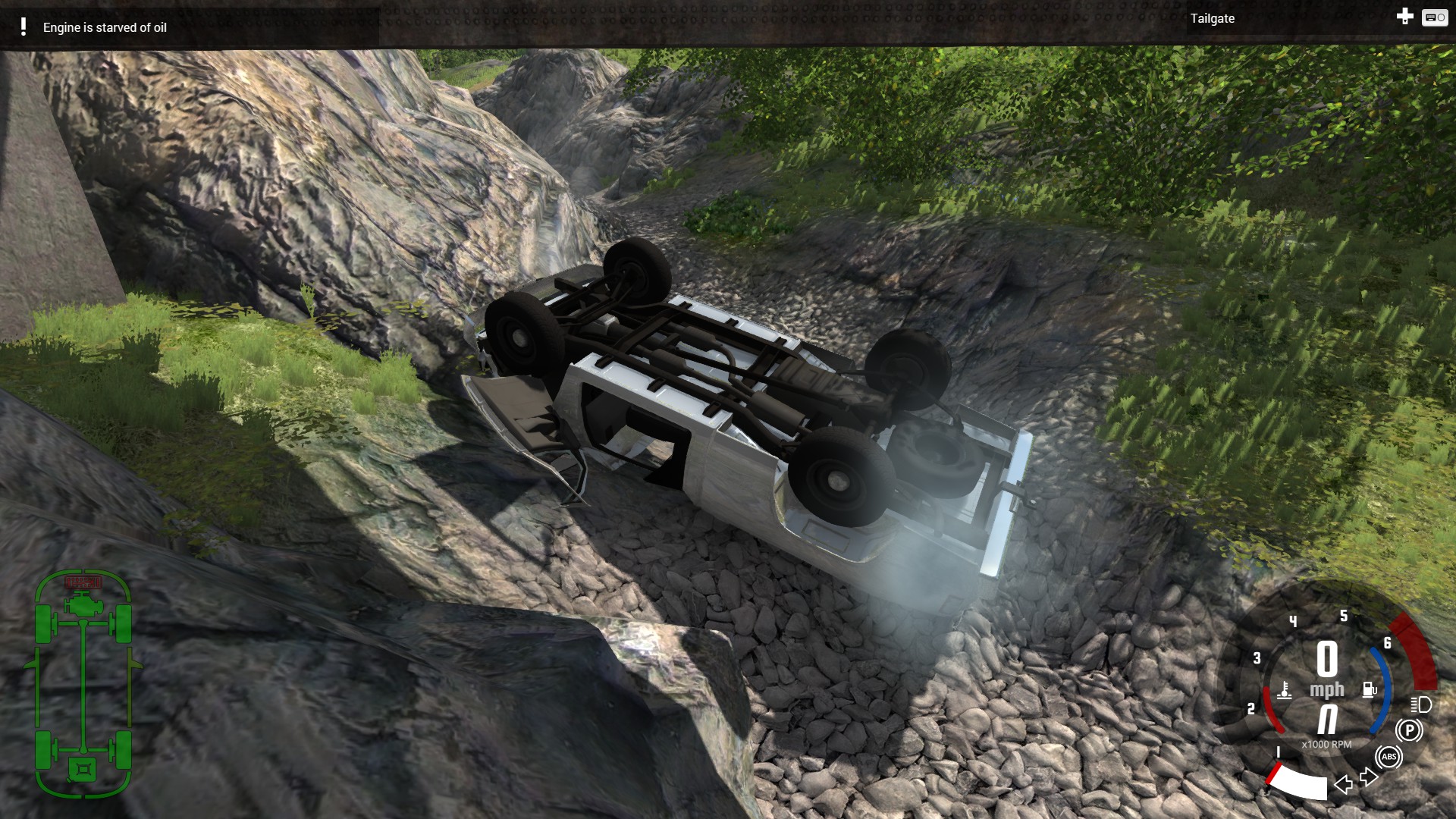Click the high beam headlight icon

coord(1420,706)
